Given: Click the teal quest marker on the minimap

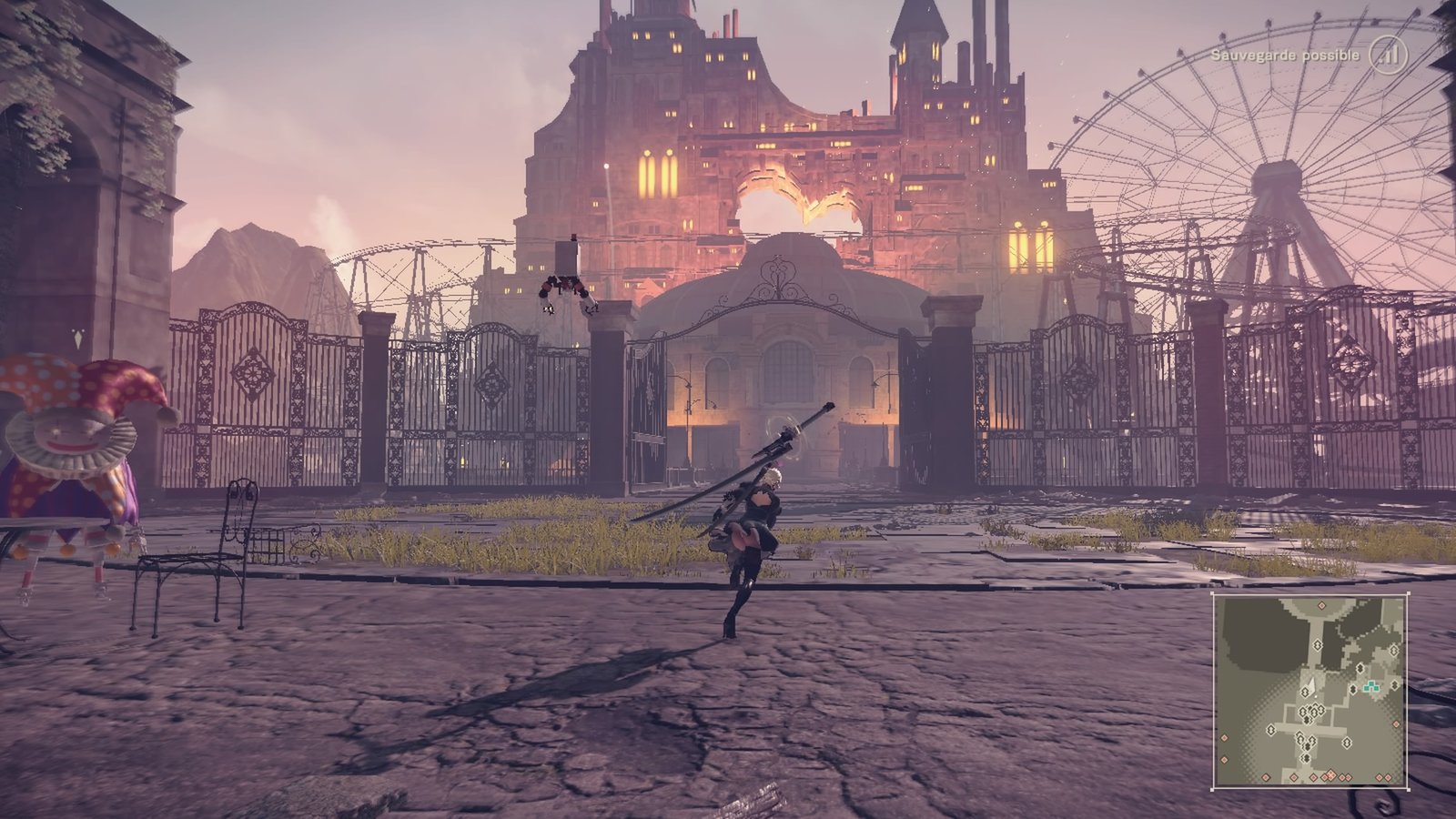Looking at the screenshot, I should [x=1371, y=685].
